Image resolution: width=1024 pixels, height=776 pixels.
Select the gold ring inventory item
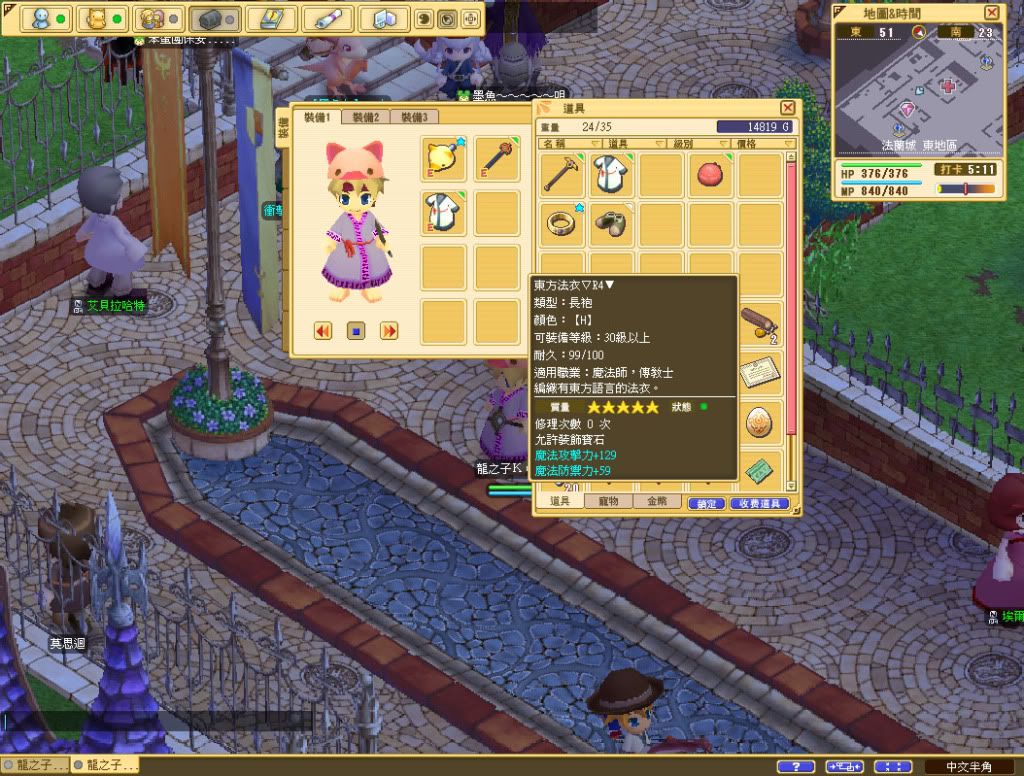(562, 224)
